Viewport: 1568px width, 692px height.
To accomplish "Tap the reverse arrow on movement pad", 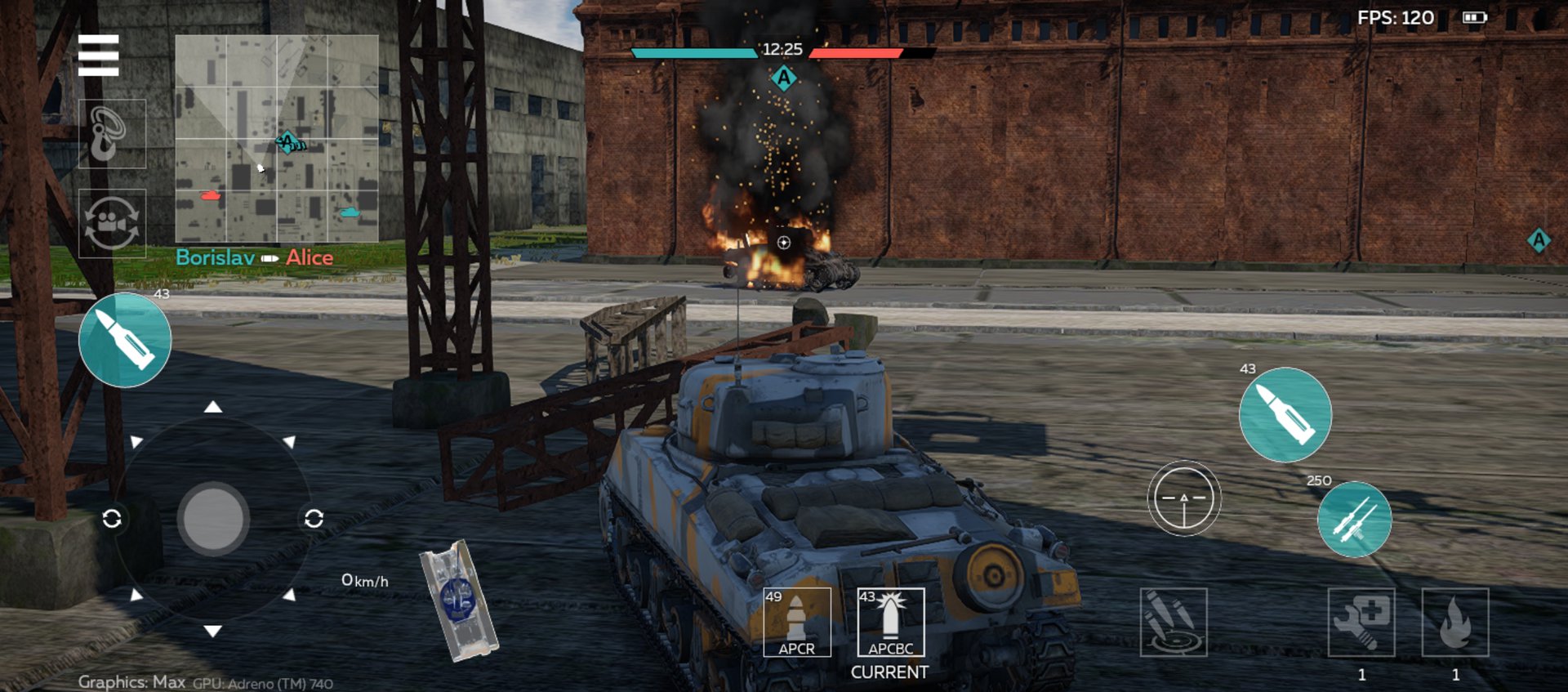I will coord(213,631).
